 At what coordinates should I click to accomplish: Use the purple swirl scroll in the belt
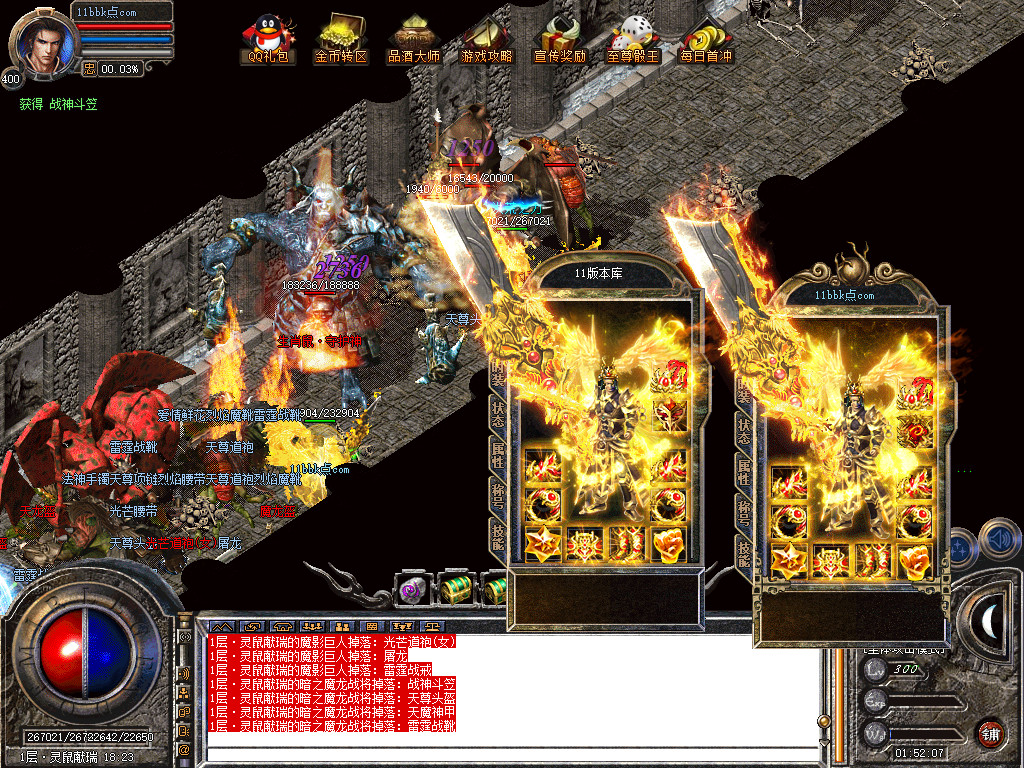click(x=411, y=590)
